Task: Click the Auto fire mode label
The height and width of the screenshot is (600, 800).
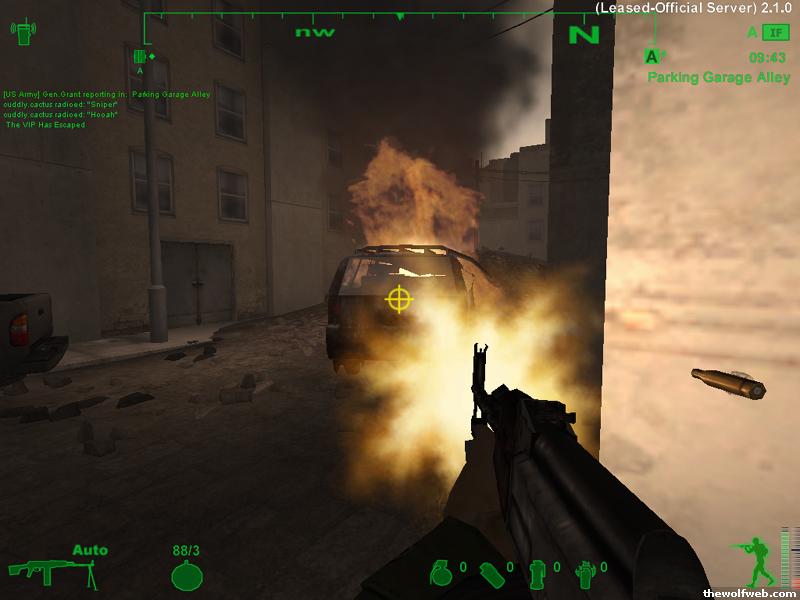Action: tap(90, 550)
